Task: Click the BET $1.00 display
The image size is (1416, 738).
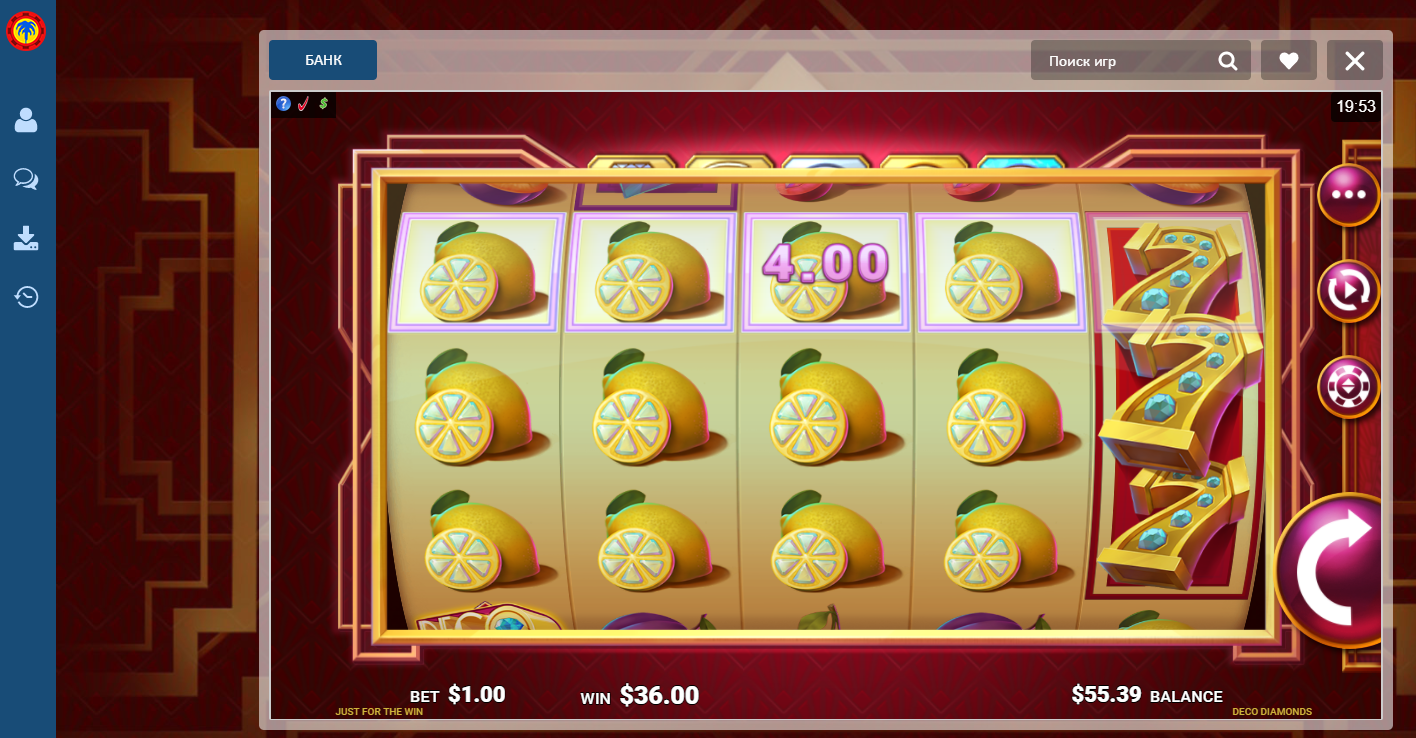Action: click(455, 693)
